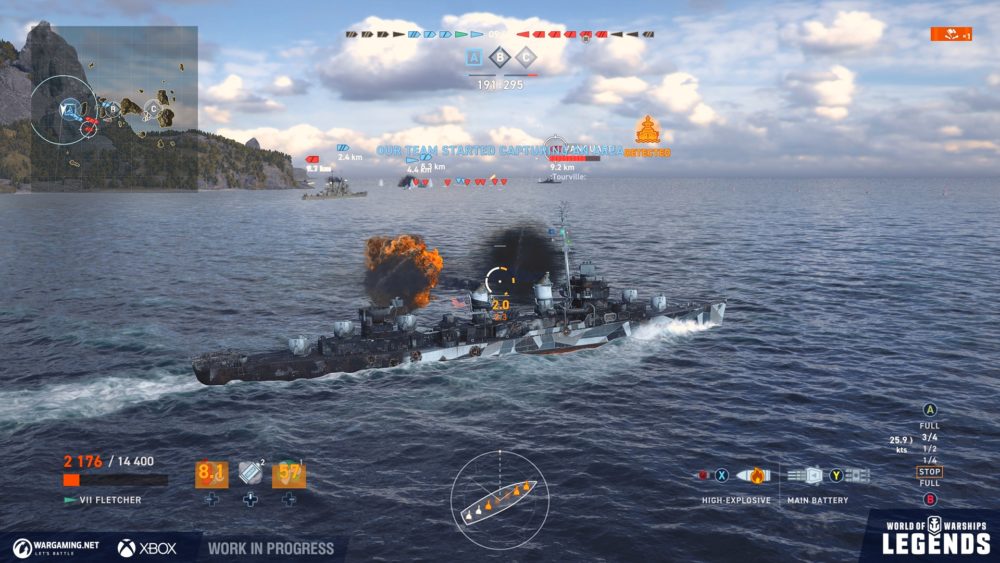The height and width of the screenshot is (563, 1000).
Task: Activate the third consumable showing 57
Action: 288,474
